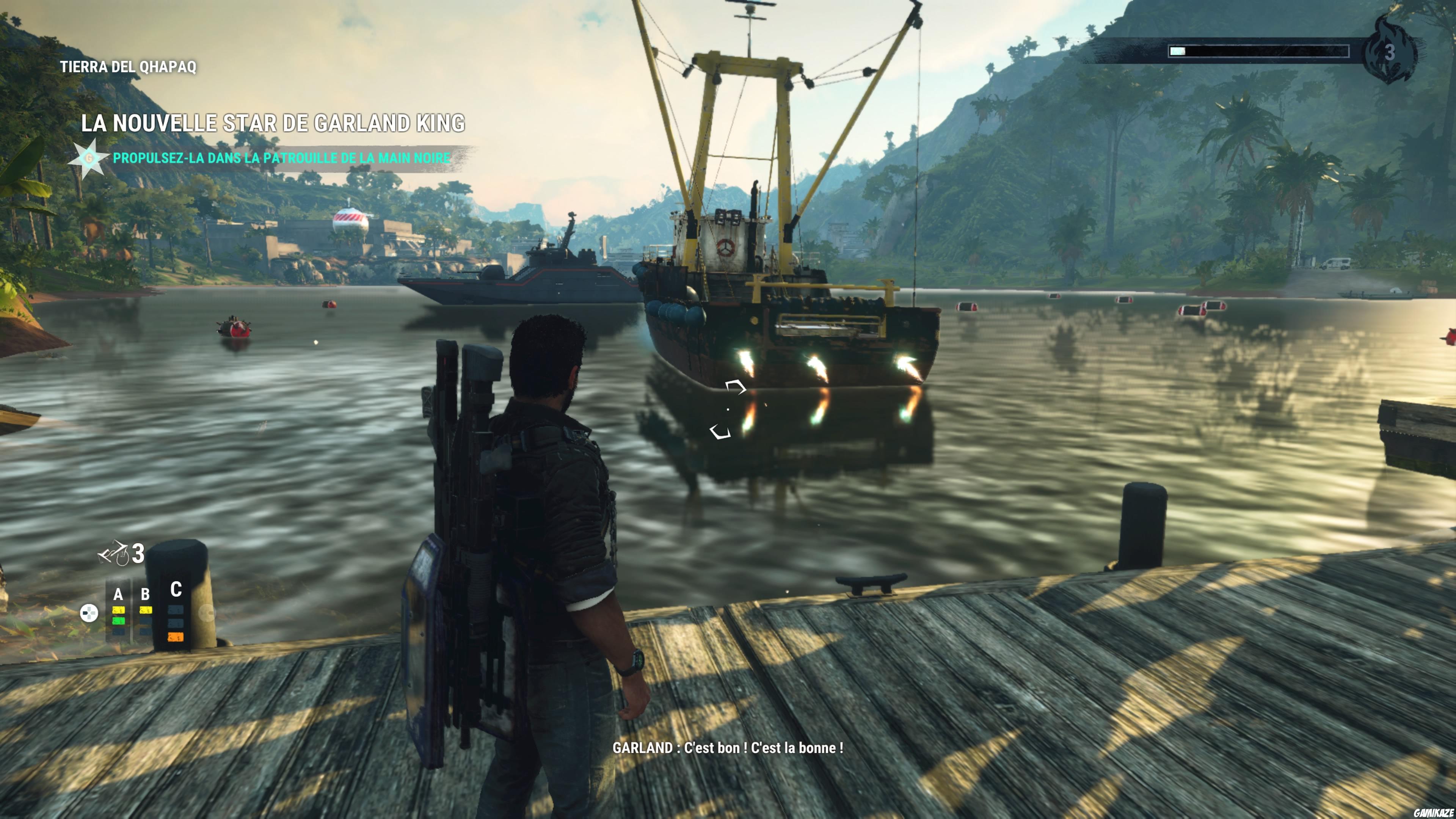The image size is (1456, 819).
Task: Click the green mod slot in loadout A
Action: 119,621
